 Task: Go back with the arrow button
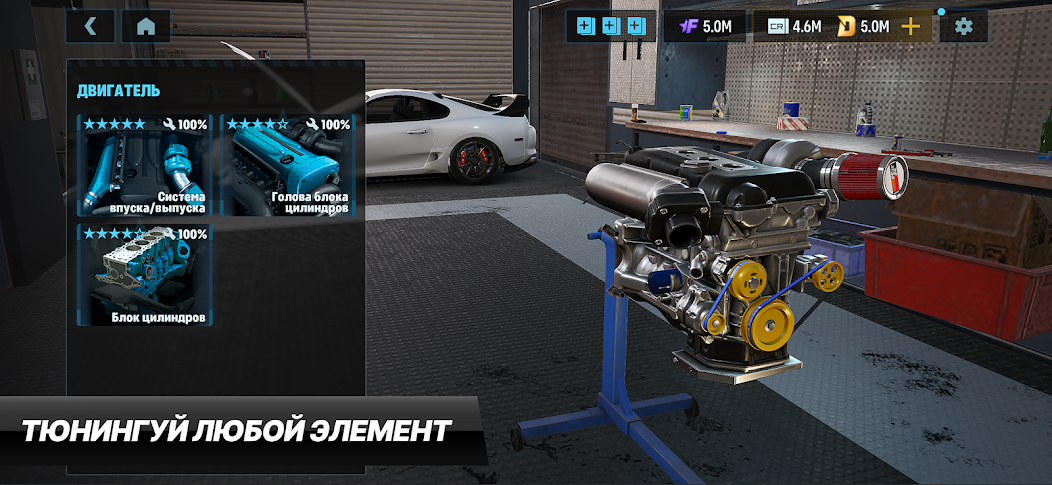click(x=91, y=26)
